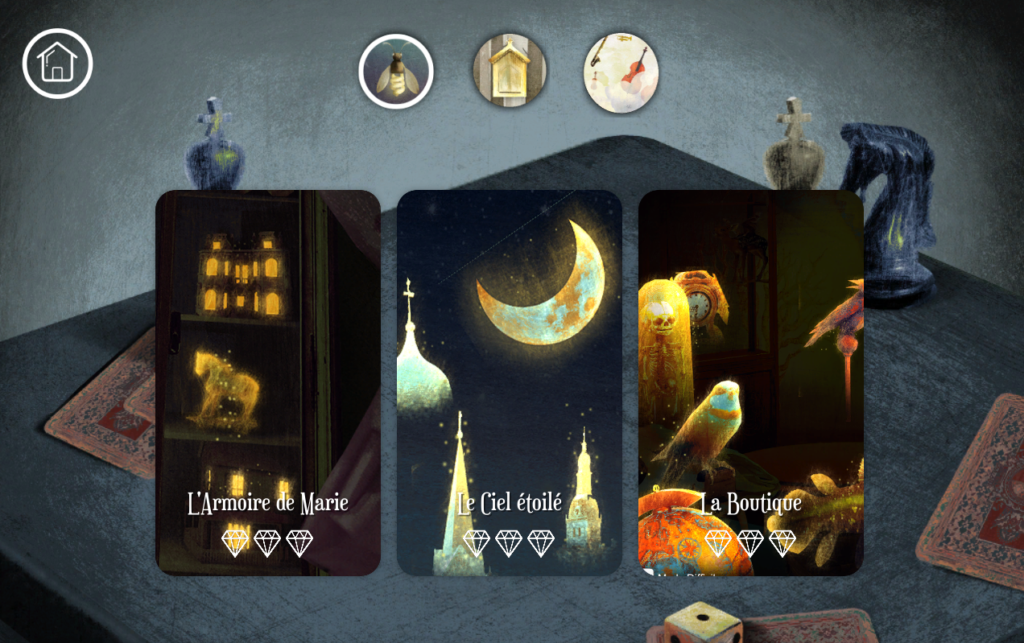The image size is (1024, 643).
Task: Open the Le Ciel étoilé level card
Action: point(510,382)
